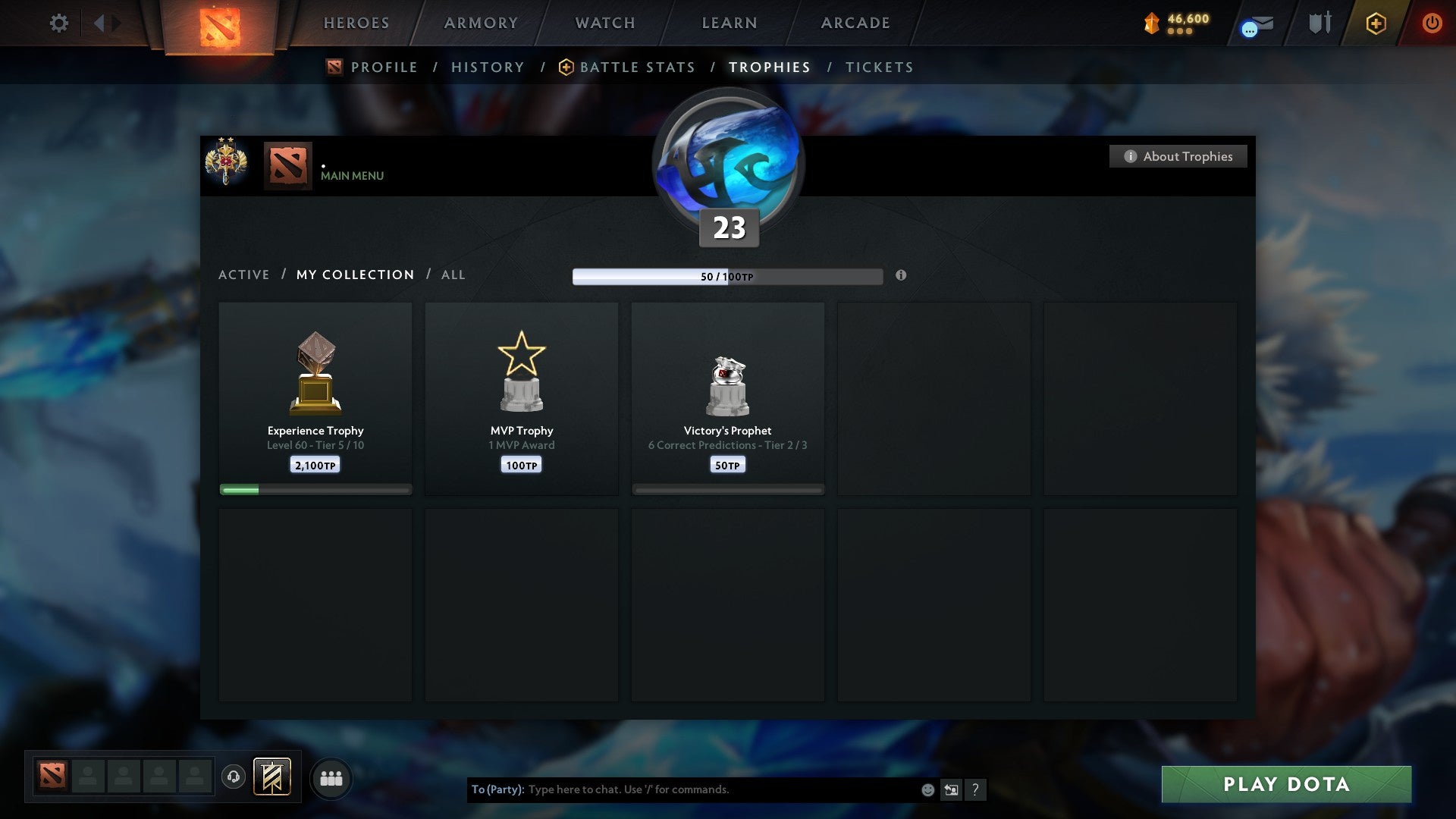The width and height of the screenshot is (1456, 819).
Task: Expand trophy points info tooltip icon
Action: 900,277
